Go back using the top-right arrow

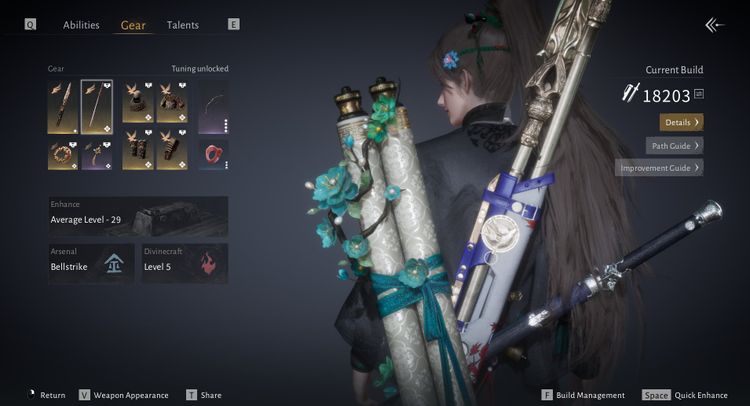click(713, 25)
